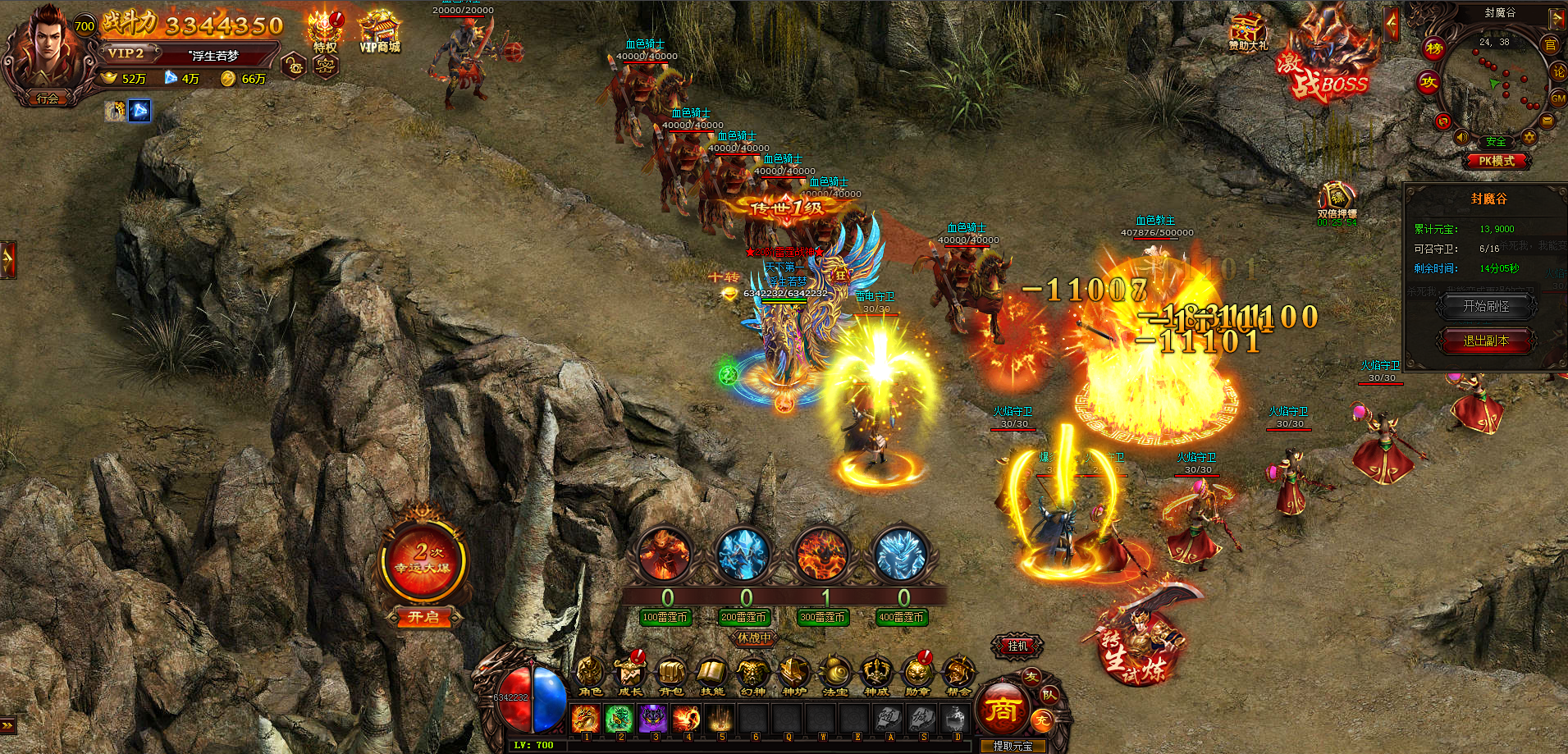The width and height of the screenshot is (1568, 754).
Task: Open the 背包 backpack
Action: 670,675
